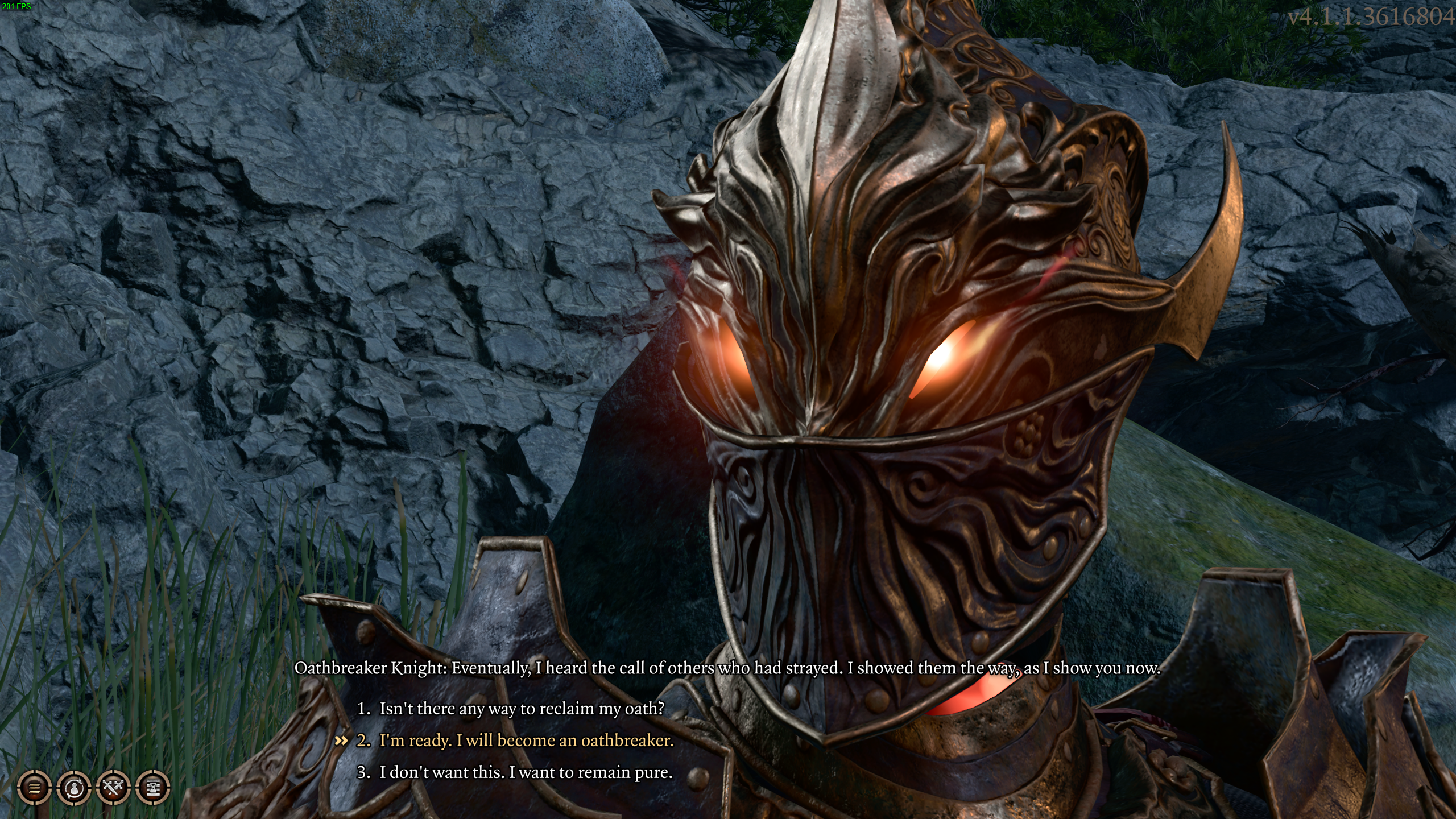This screenshot has height=819, width=1456.
Task: Open the three-lines menu icon
Action: [34, 788]
